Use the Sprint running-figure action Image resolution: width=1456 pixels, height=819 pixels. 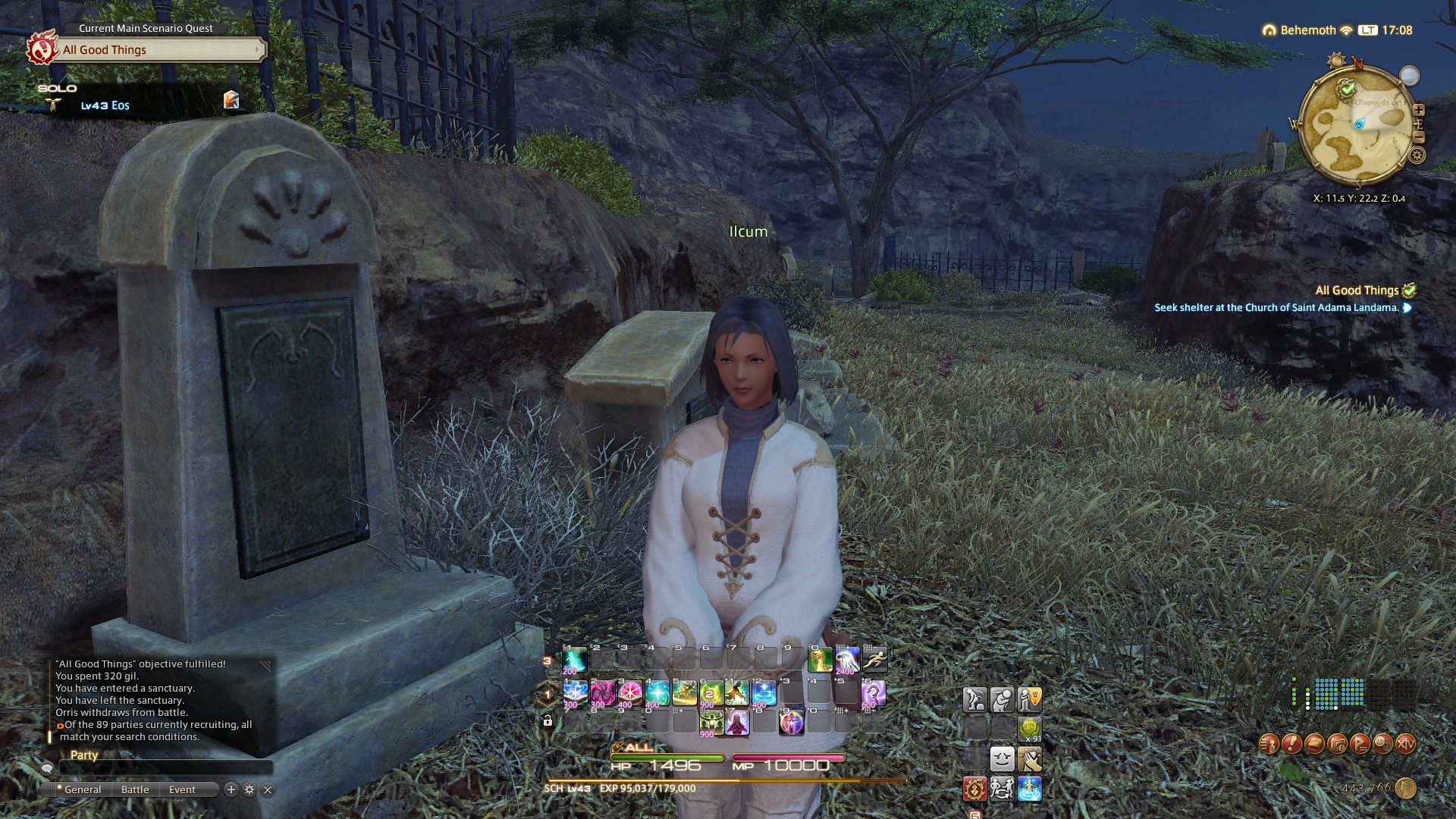coord(874,660)
